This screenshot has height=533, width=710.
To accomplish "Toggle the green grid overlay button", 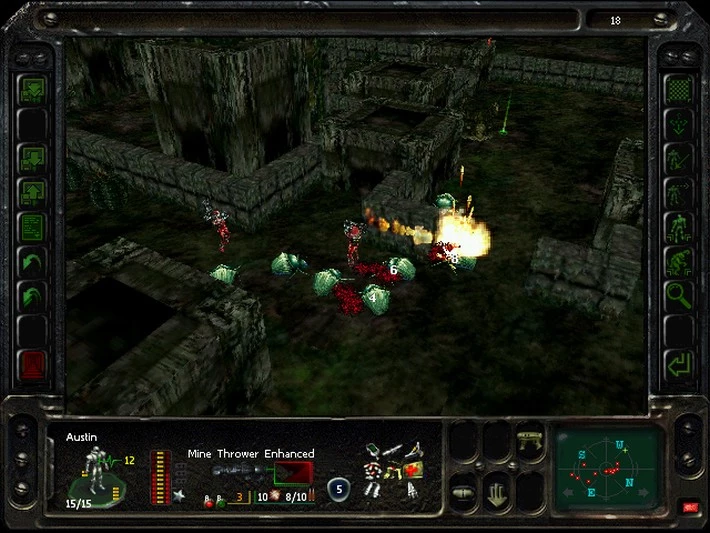I will click(679, 90).
